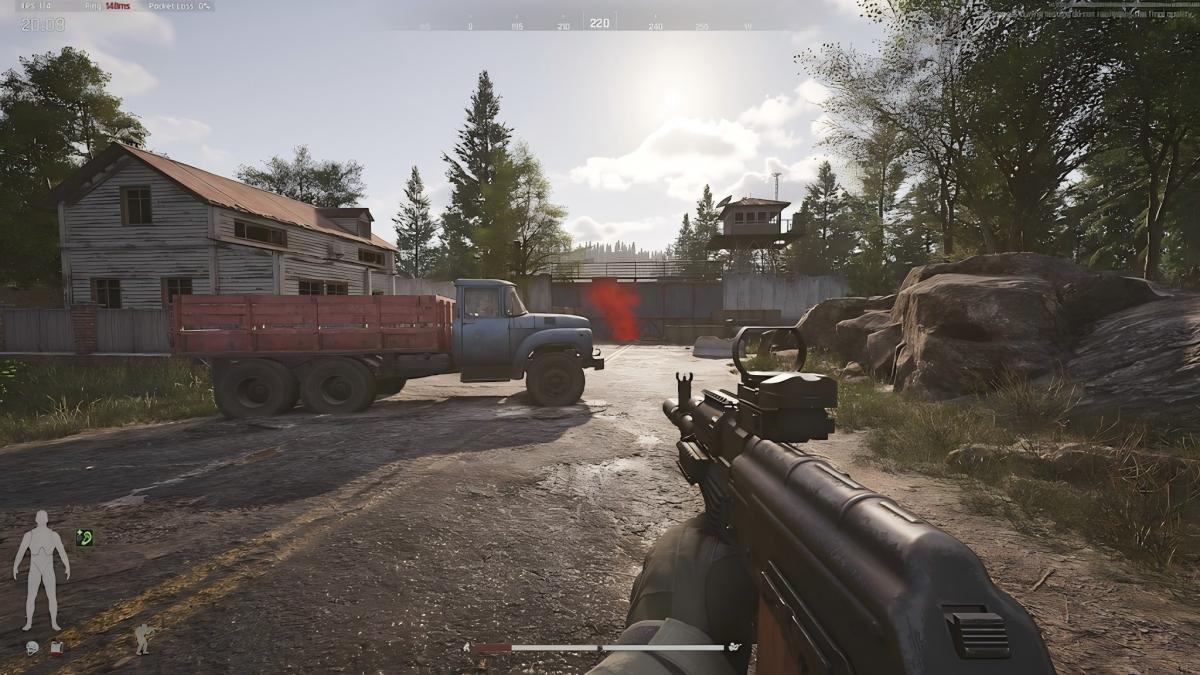Select the green ear hearing icon
Screen dimensions: 1200x675
coord(84,538)
